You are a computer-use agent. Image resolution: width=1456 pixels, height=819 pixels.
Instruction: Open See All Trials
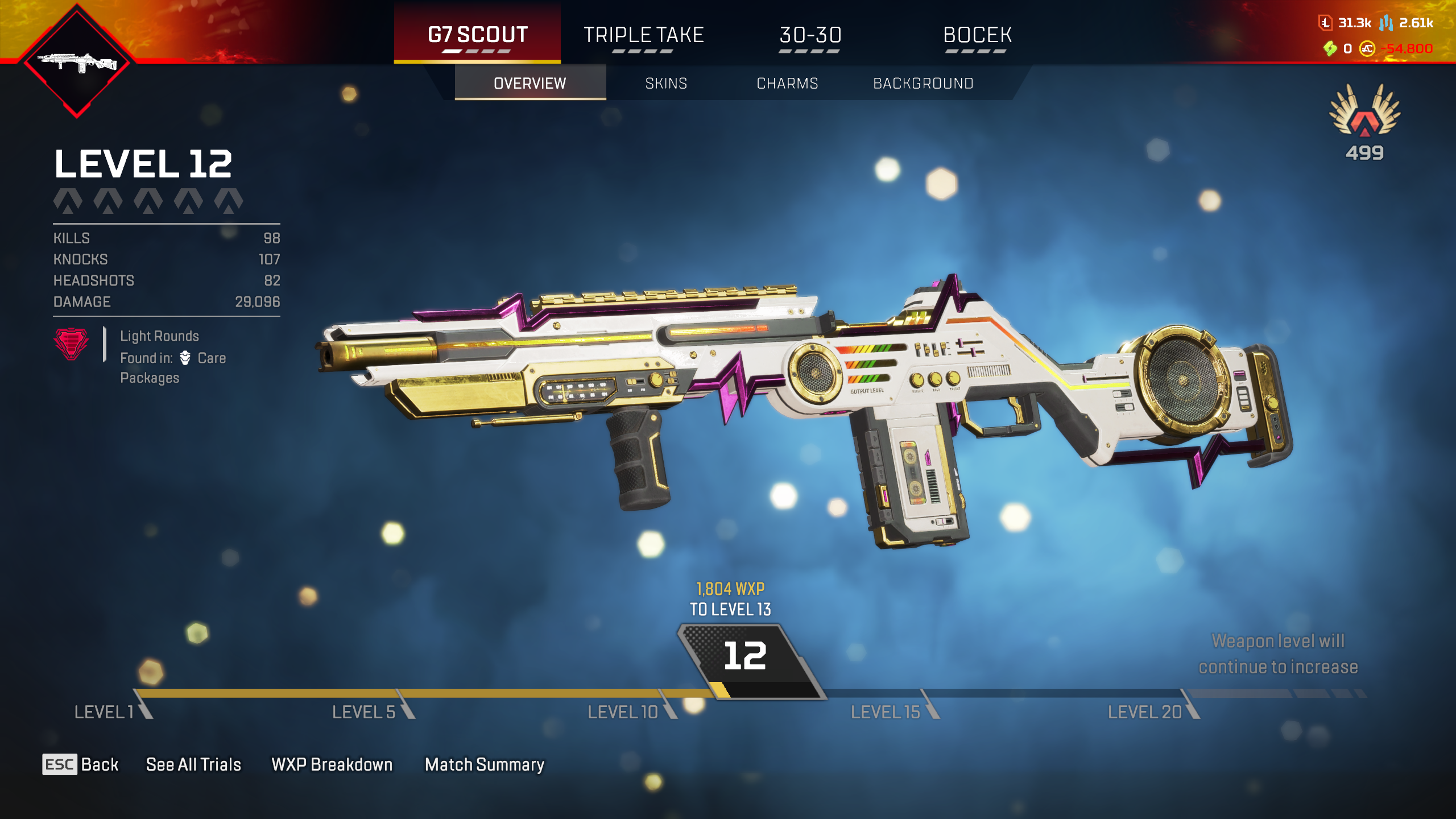point(193,764)
